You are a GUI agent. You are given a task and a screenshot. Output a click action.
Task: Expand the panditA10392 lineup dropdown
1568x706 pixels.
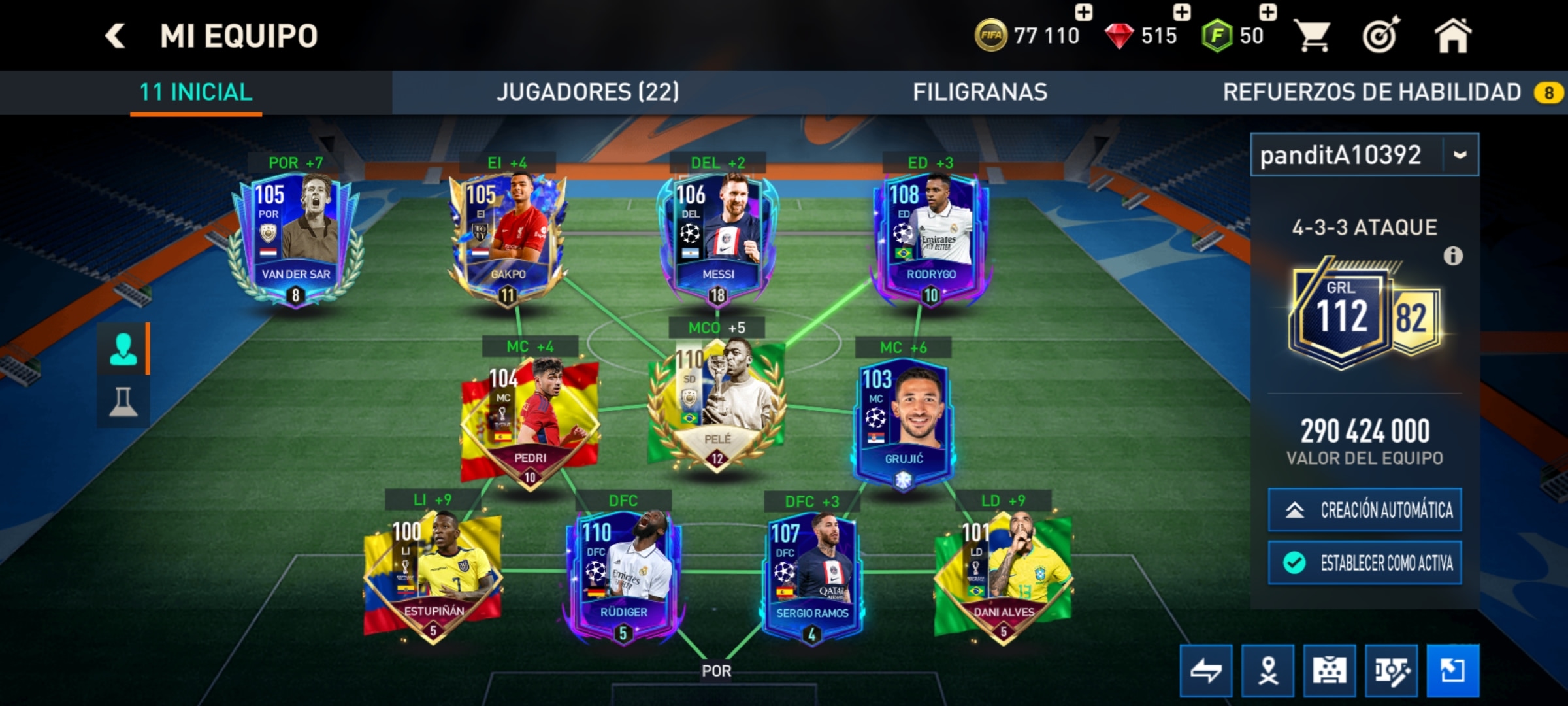click(1460, 155)
